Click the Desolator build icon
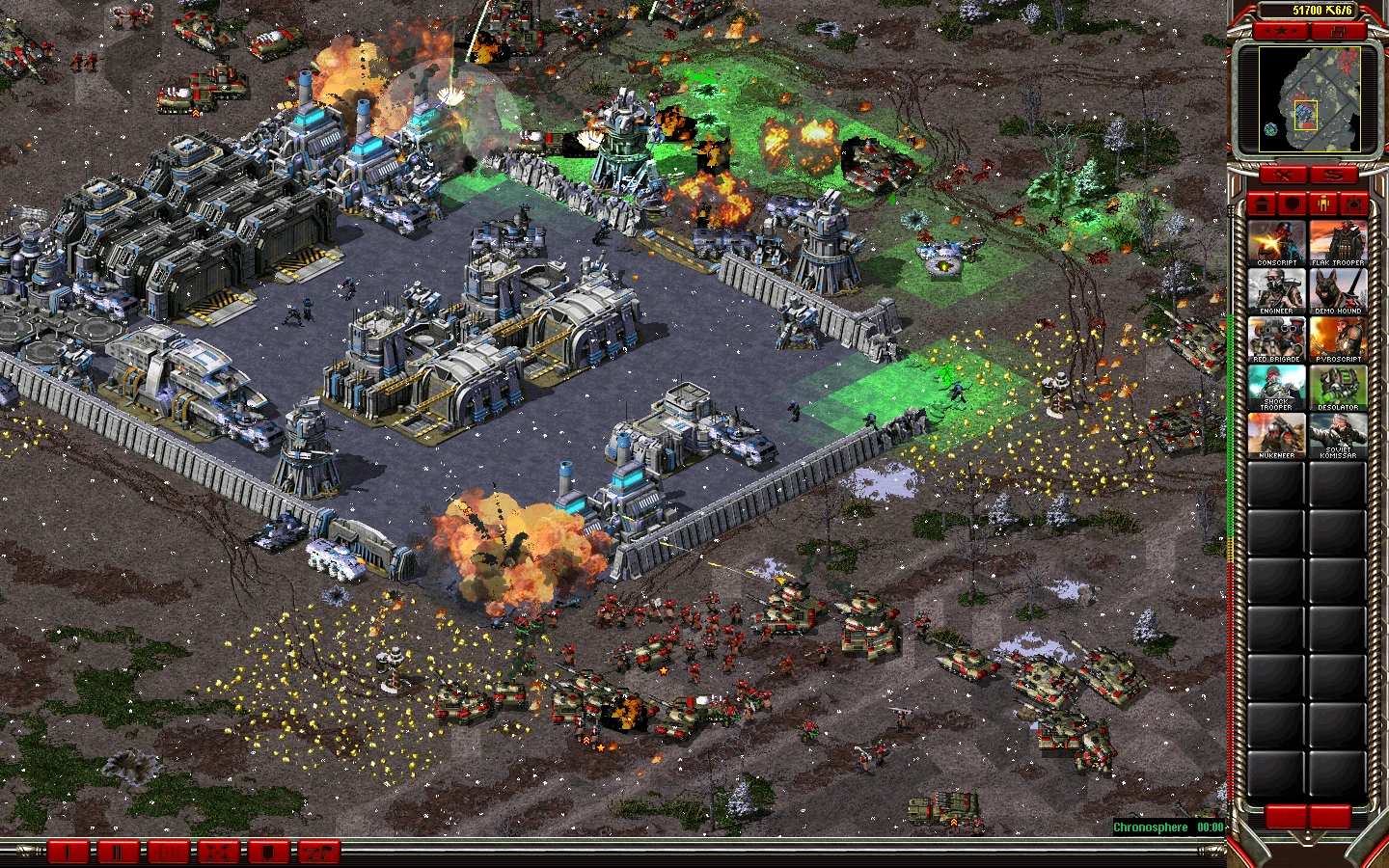This screenshot has width=1389, height=868. pos(1338,388)
